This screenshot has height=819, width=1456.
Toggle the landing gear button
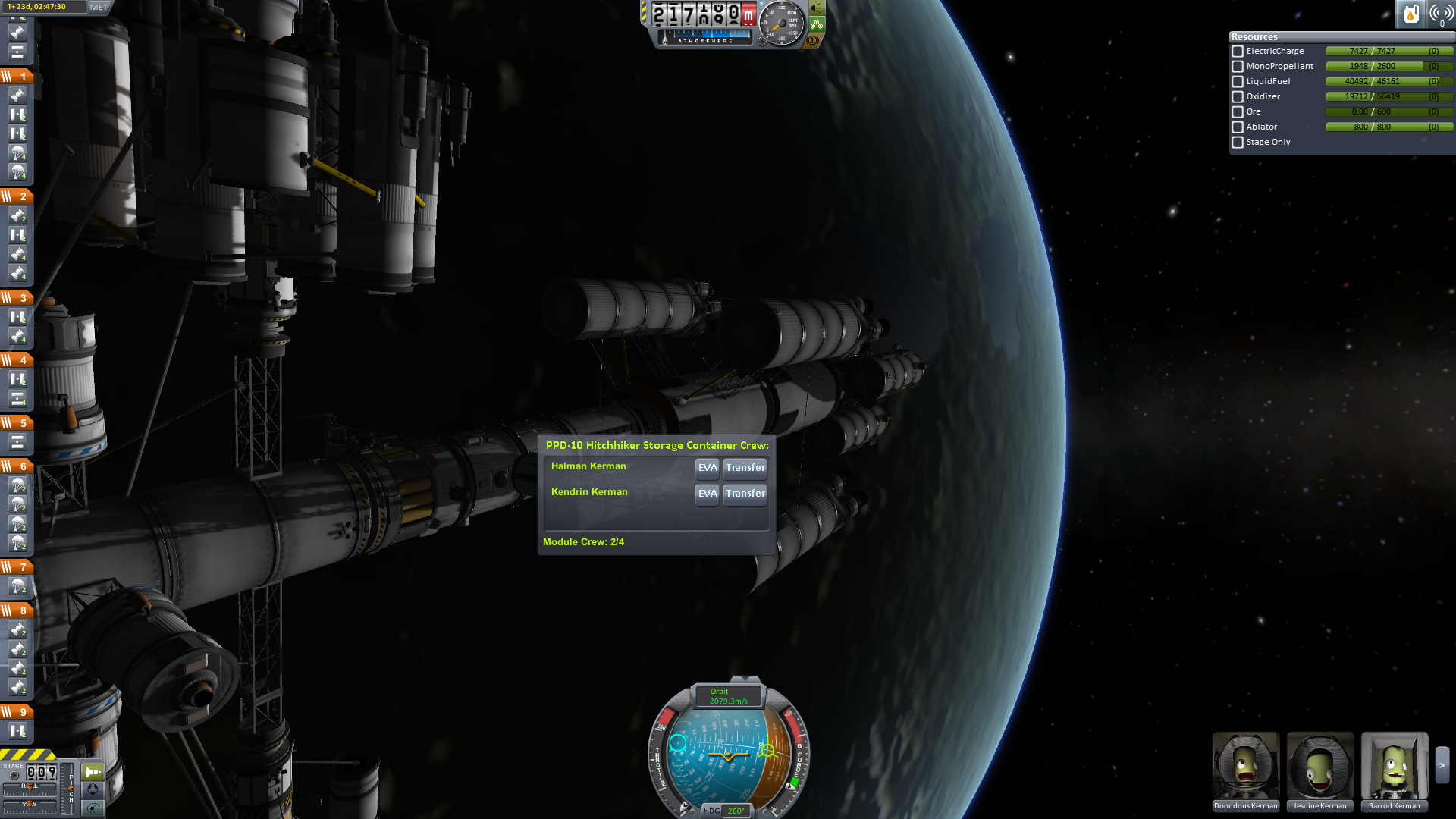coord(817,24)
